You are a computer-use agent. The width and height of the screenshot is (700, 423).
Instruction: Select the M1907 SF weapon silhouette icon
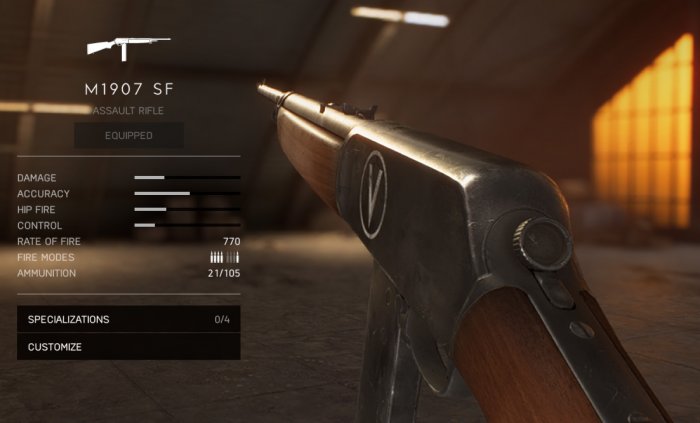(x=128, y=46)
